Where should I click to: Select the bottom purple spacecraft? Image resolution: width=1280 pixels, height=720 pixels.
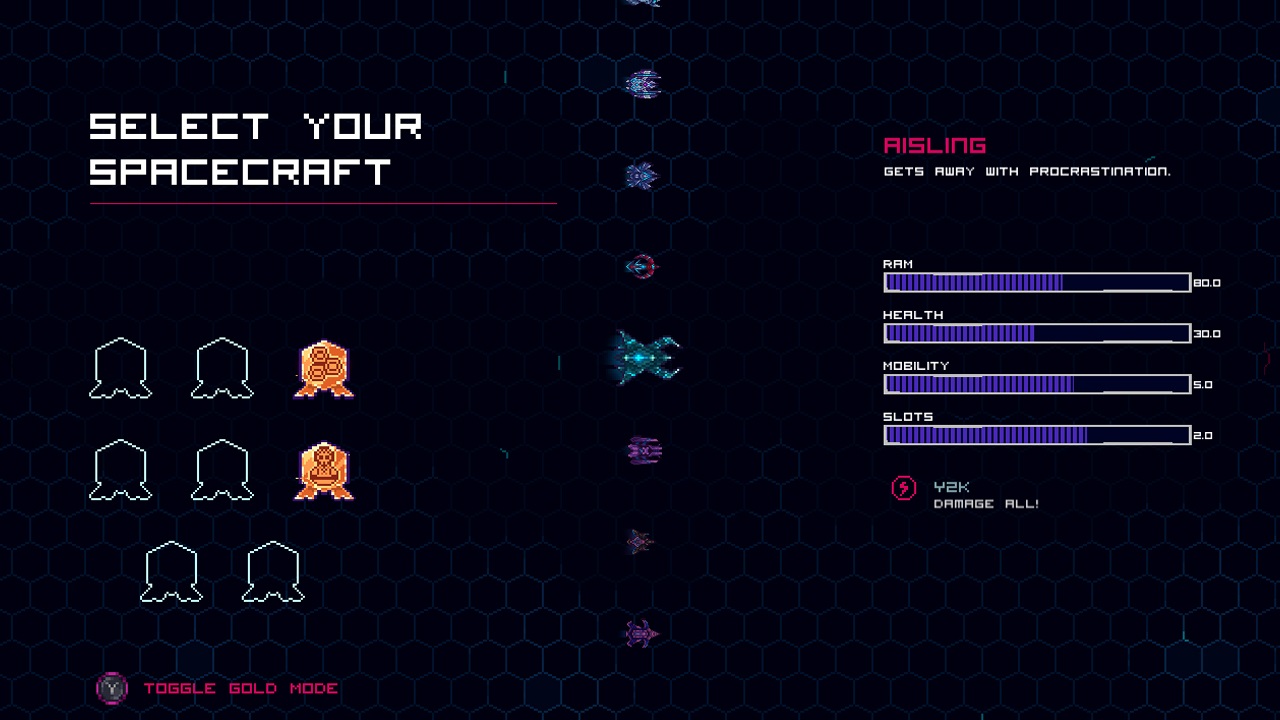click(638, 632)
